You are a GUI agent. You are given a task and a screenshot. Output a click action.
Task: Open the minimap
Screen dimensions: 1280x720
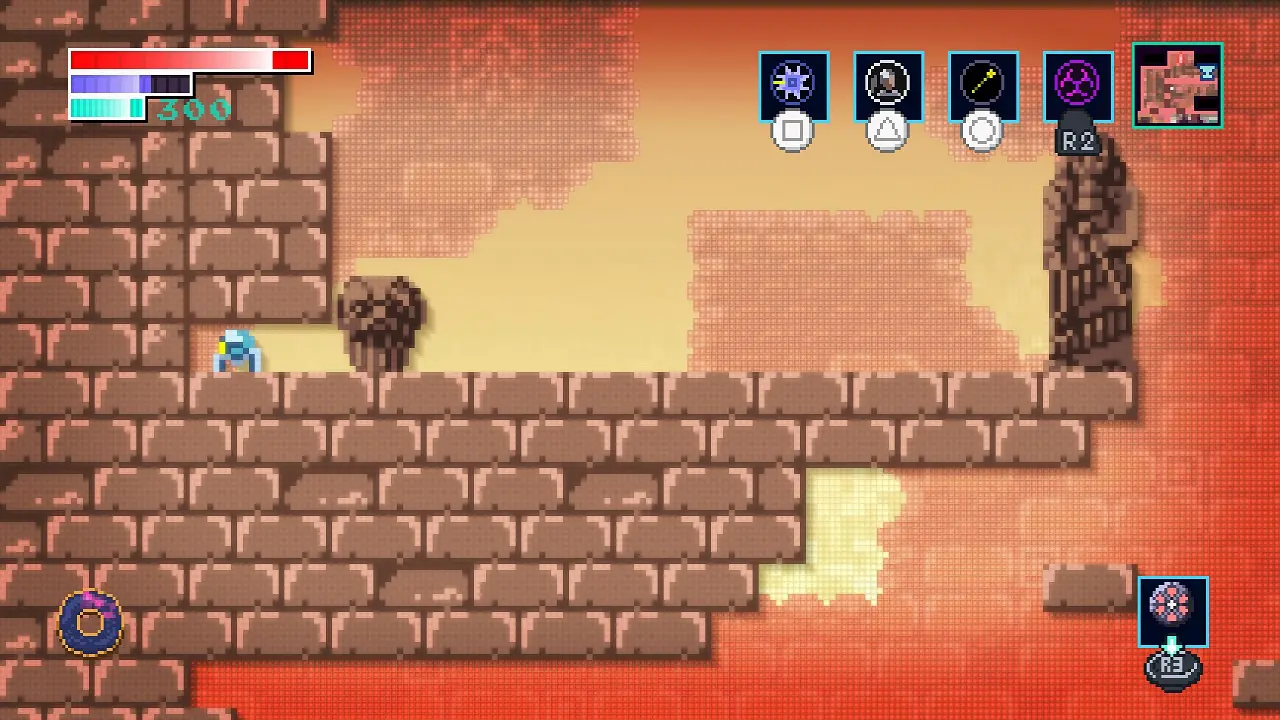pos(1177,85)
